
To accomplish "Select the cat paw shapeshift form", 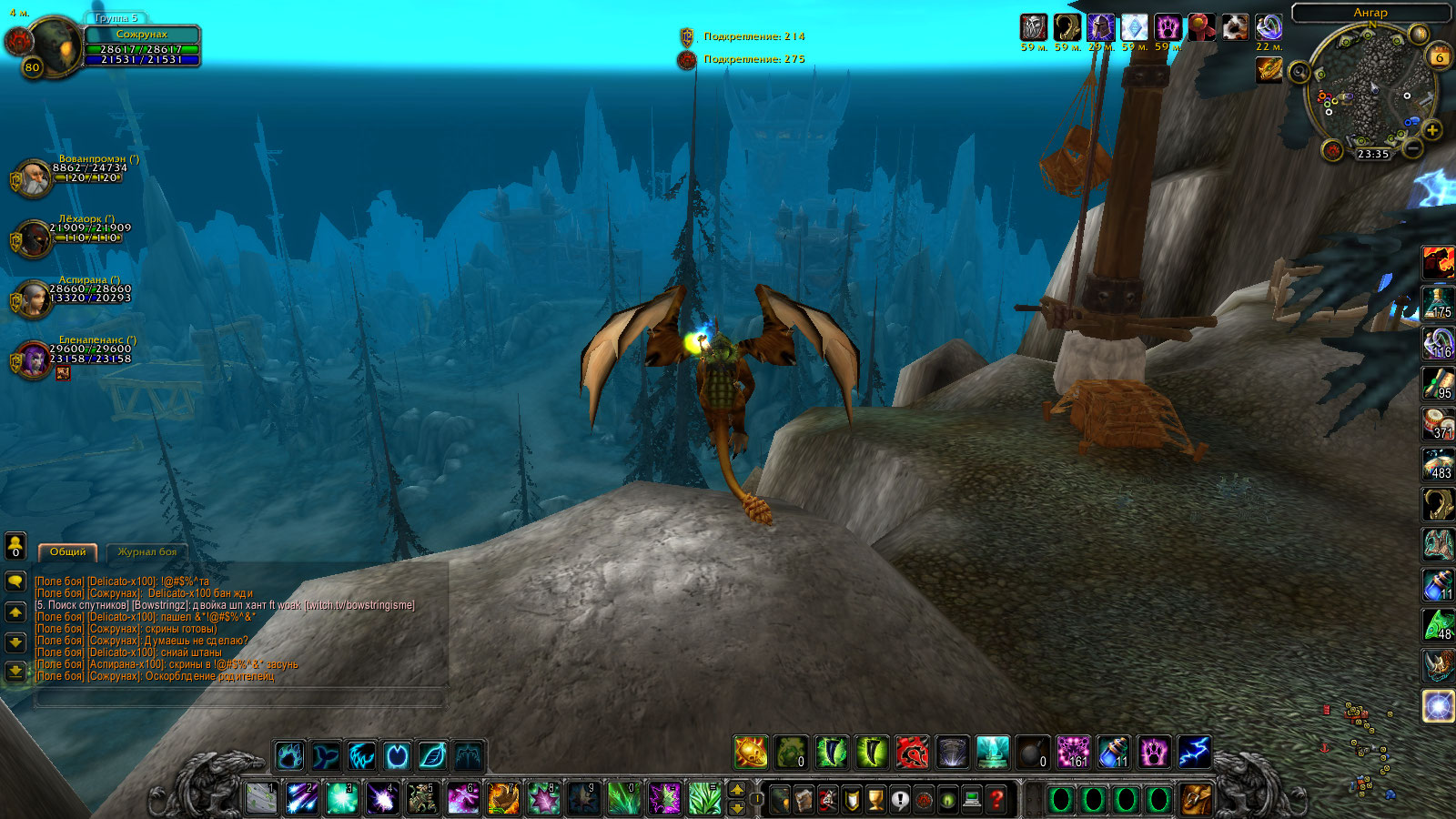I will [x=289, y=755].
